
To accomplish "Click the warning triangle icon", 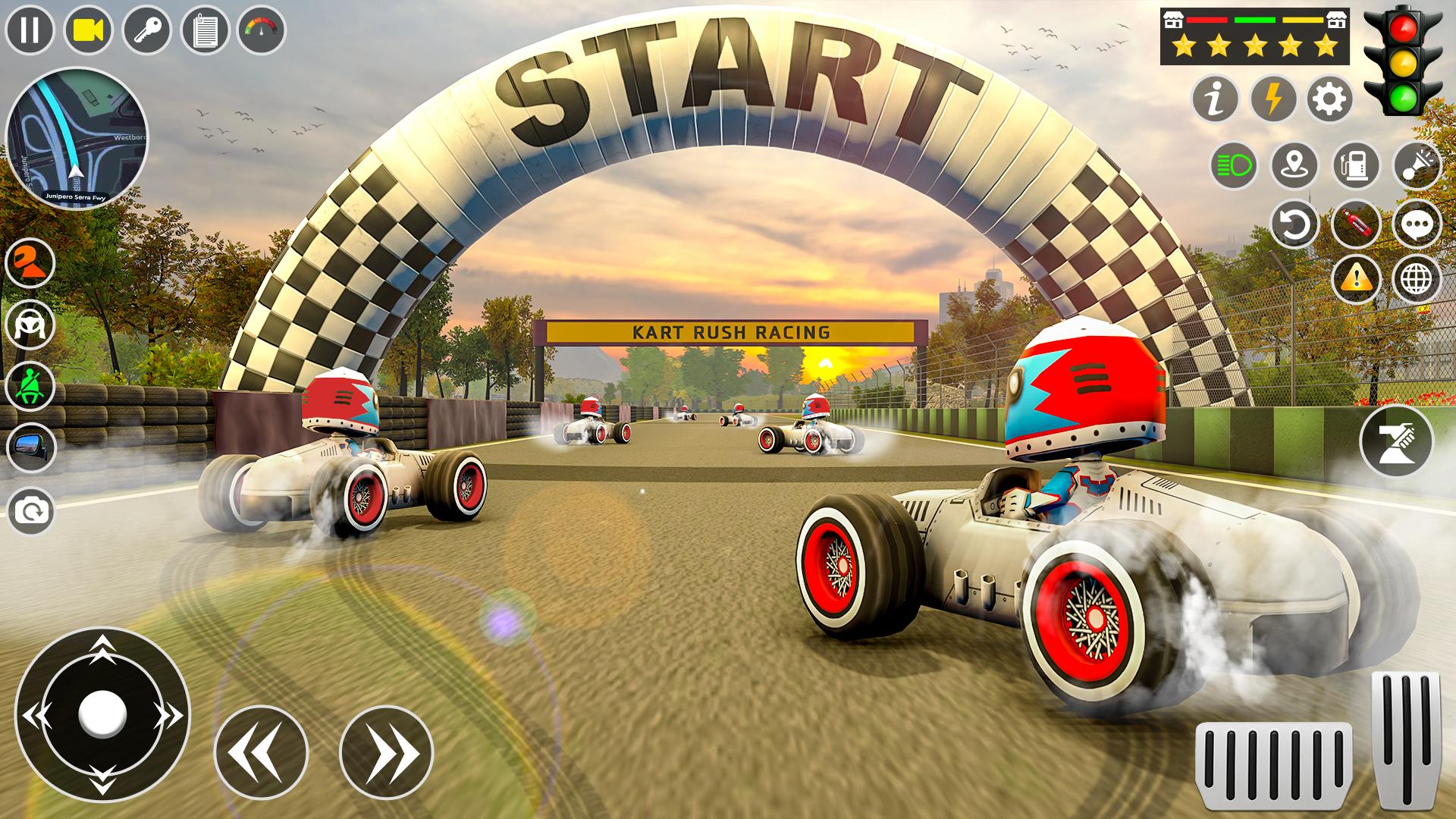I will click(1355, 278).
